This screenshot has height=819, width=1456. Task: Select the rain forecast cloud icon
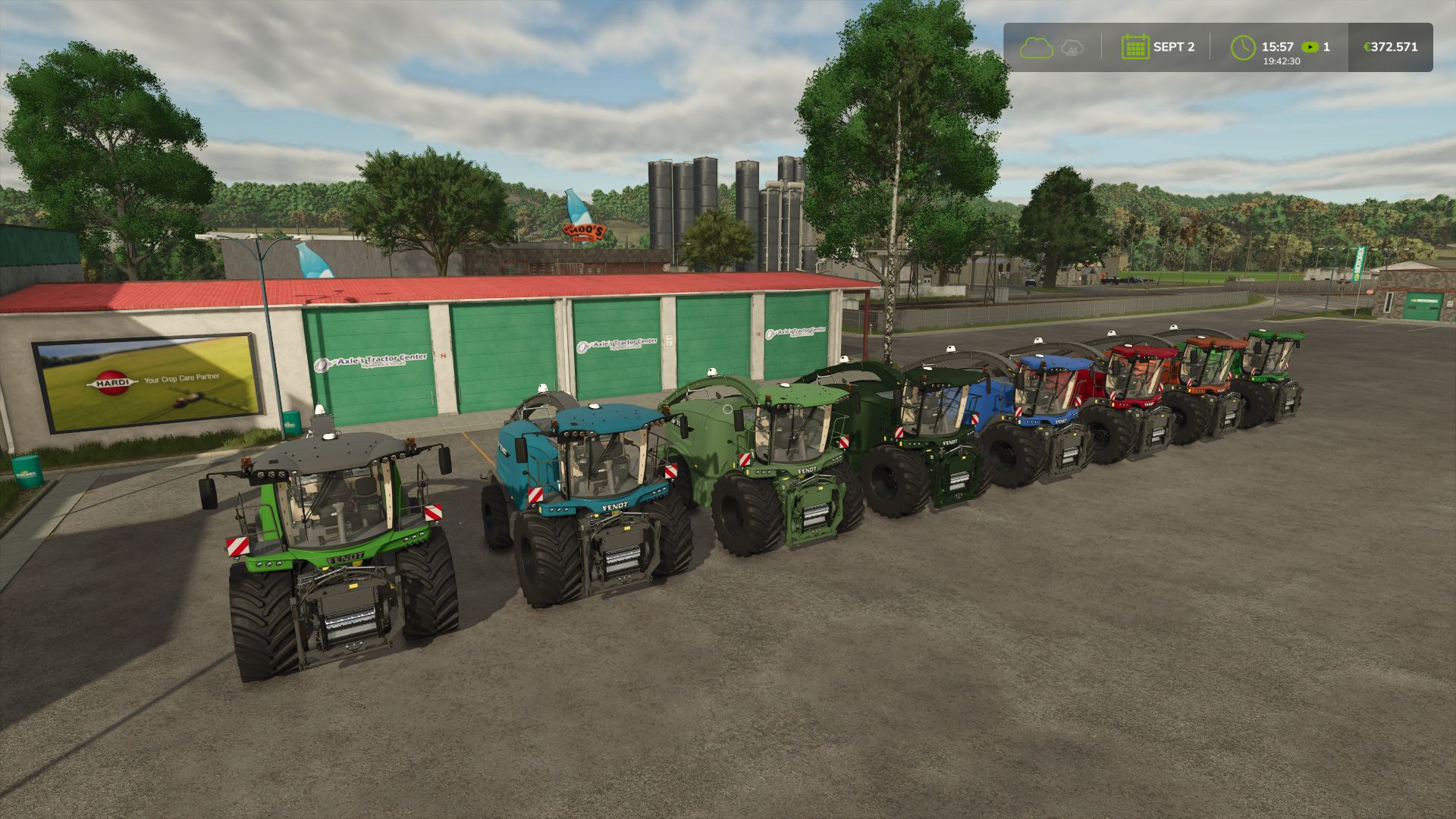(1072, 48)
